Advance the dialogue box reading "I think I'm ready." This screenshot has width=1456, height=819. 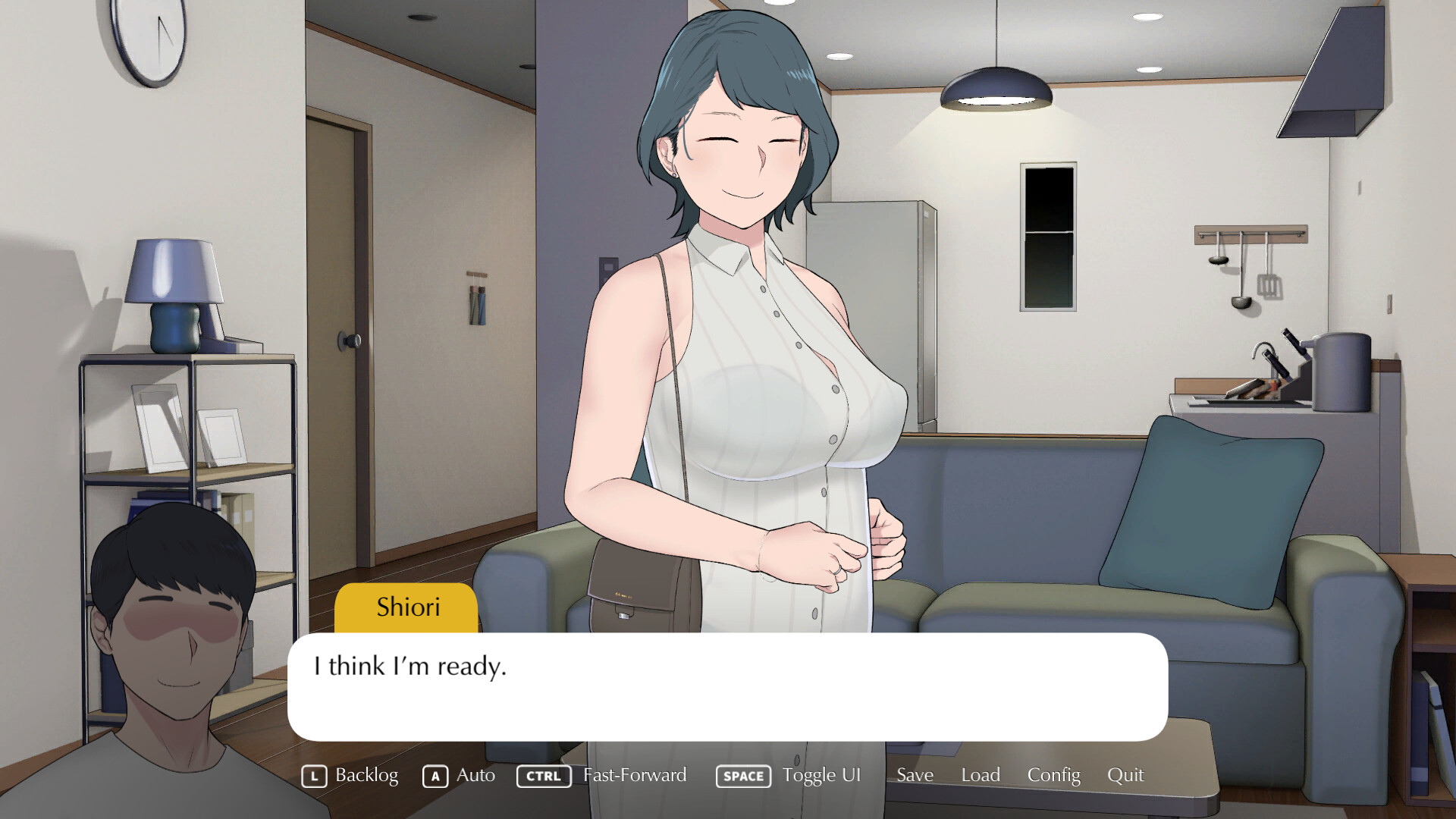pos(726,687)
